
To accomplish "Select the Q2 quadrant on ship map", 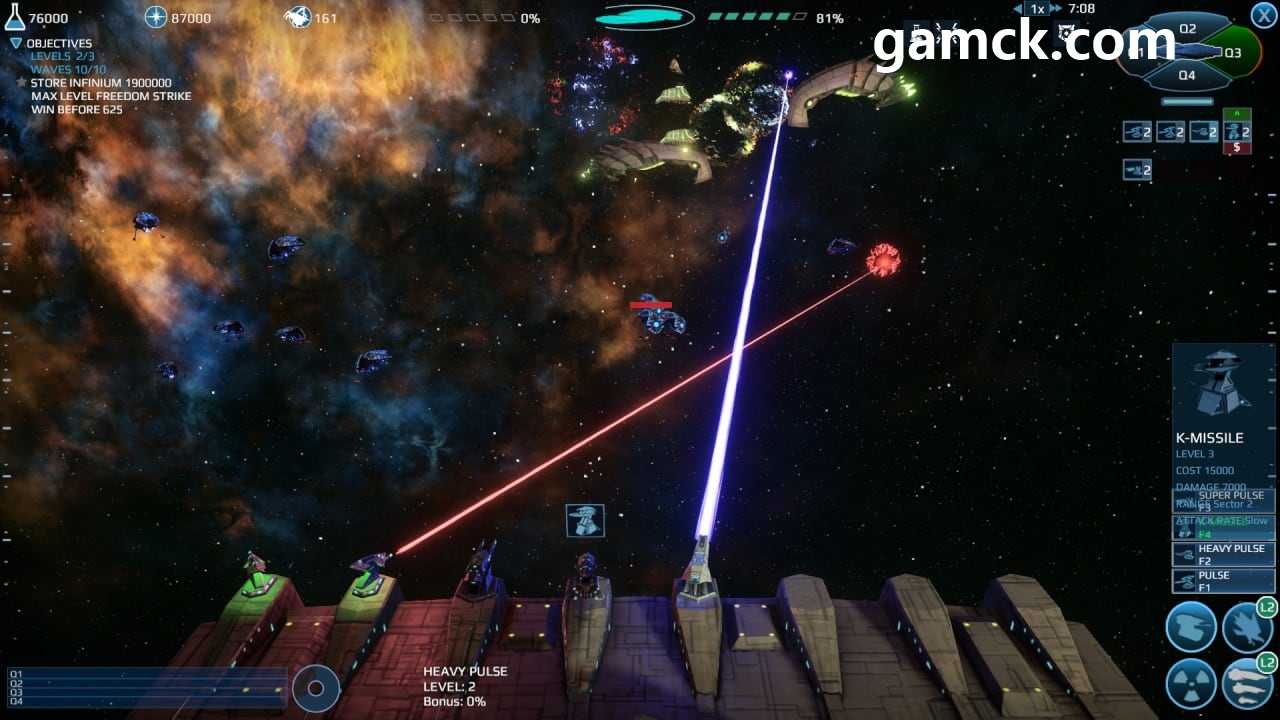I will [x=1187, y=29].
